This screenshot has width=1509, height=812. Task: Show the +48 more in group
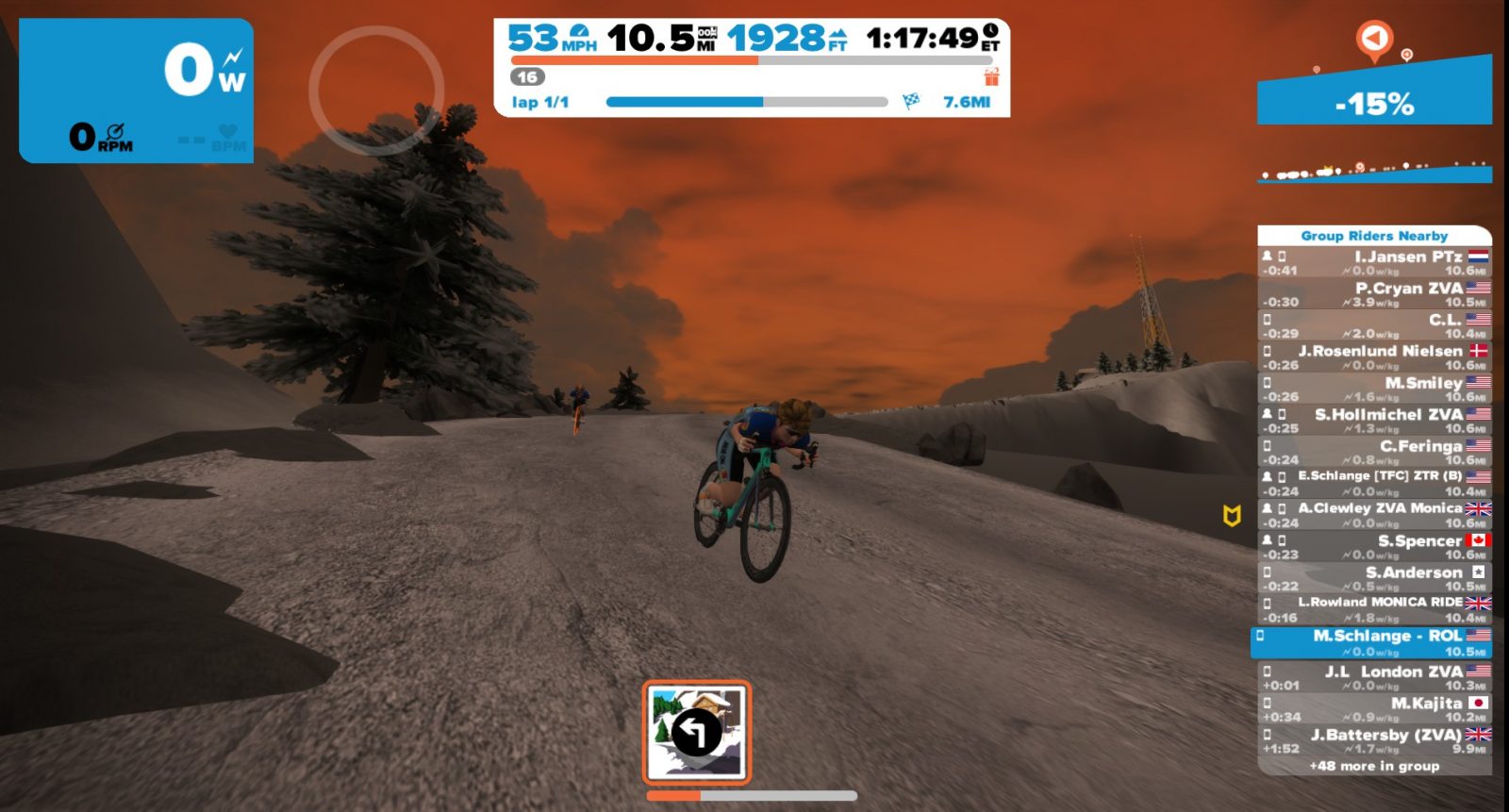pos(1374,766)
